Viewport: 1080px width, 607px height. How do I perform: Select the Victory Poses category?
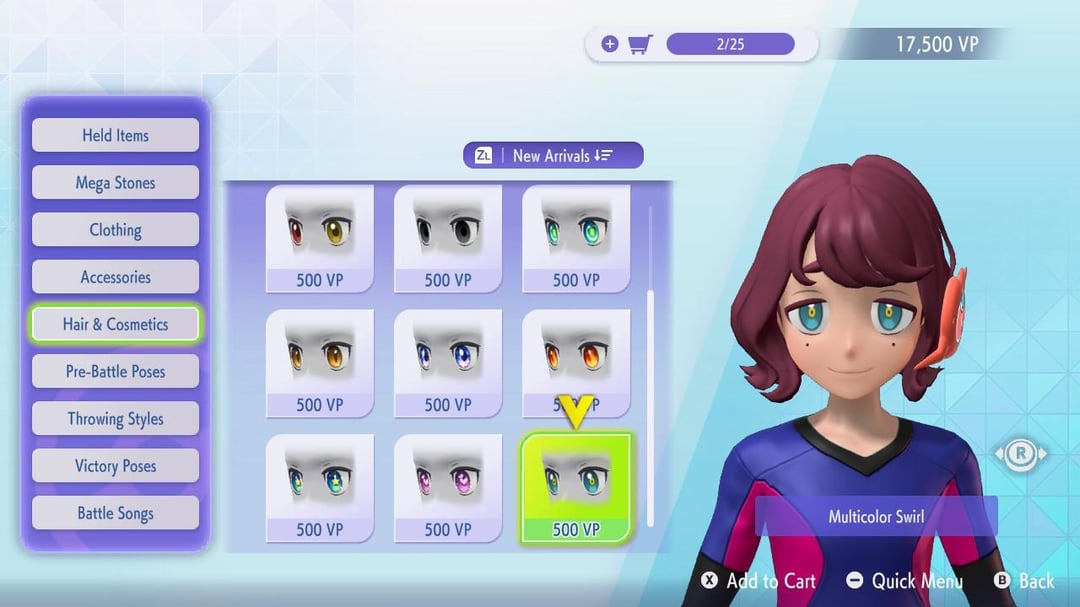(x=115, y=466)
